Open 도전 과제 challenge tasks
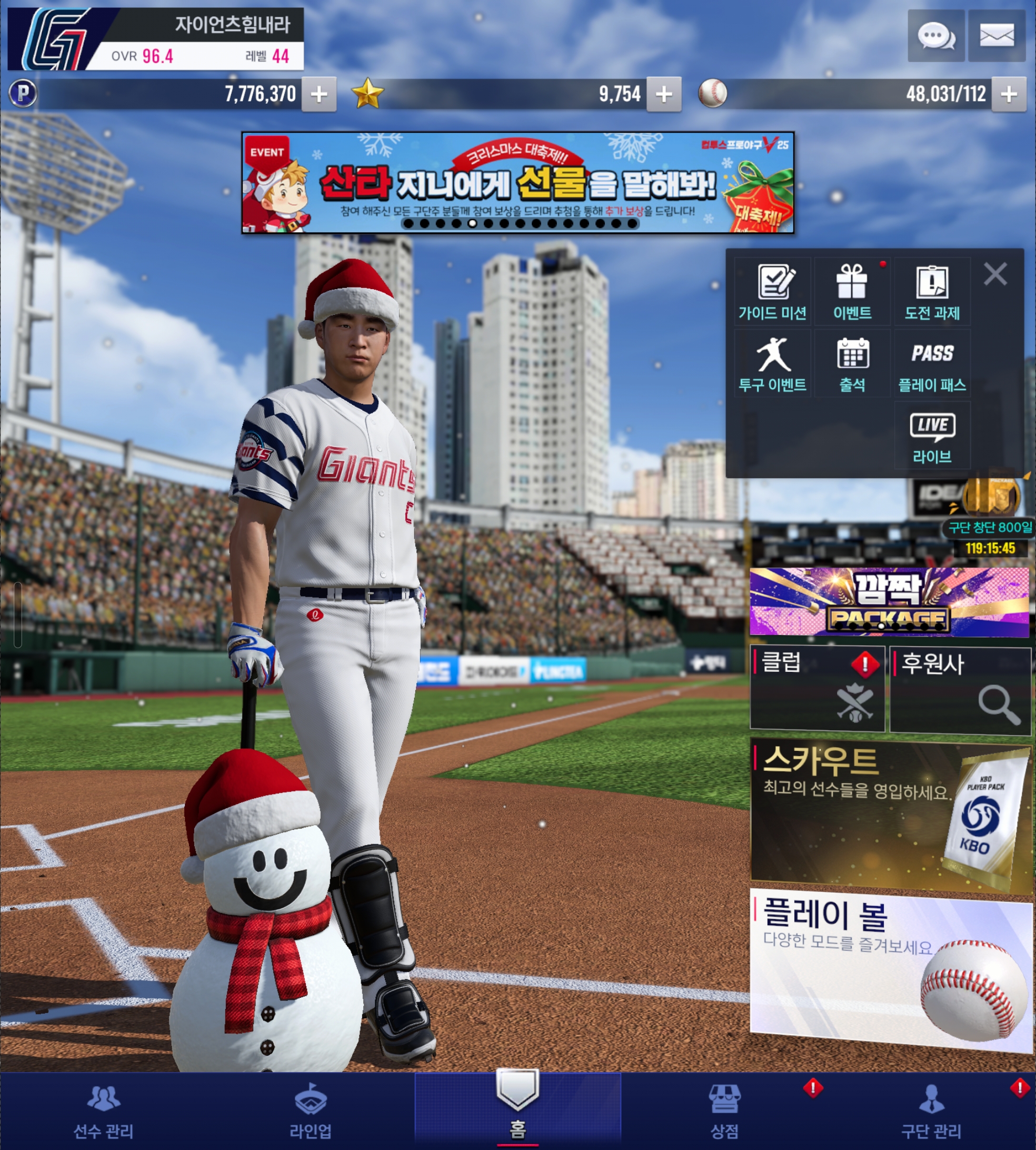 [x=932, y=292]
